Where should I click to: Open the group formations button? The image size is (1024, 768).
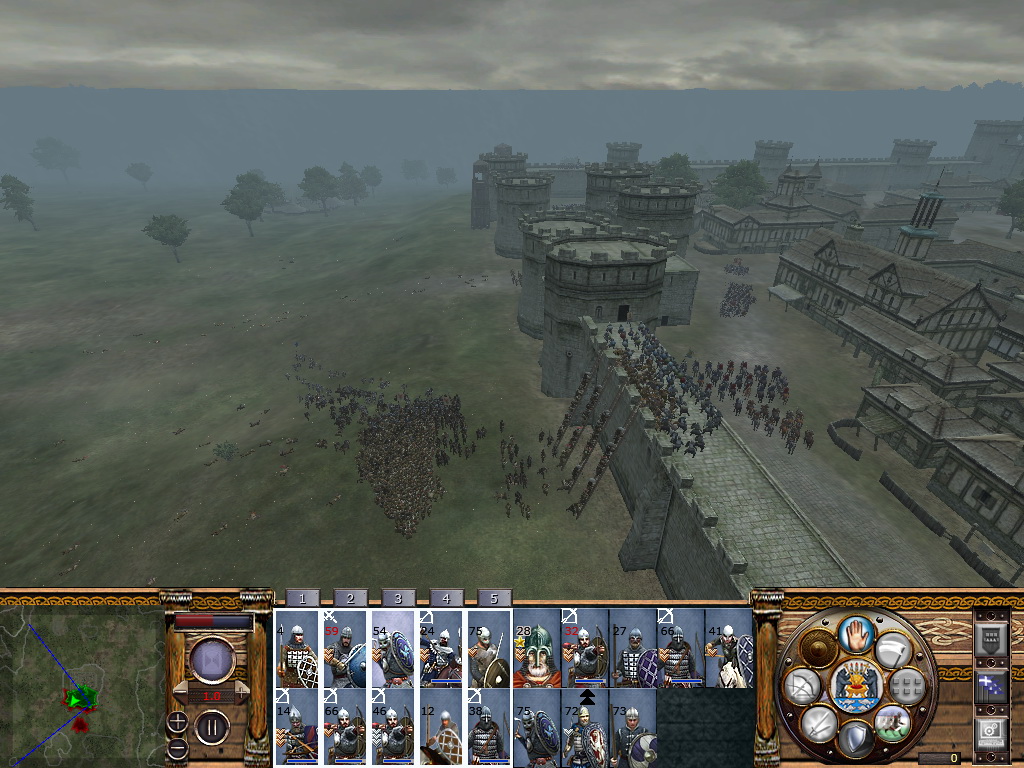click(x=906, y=686)
